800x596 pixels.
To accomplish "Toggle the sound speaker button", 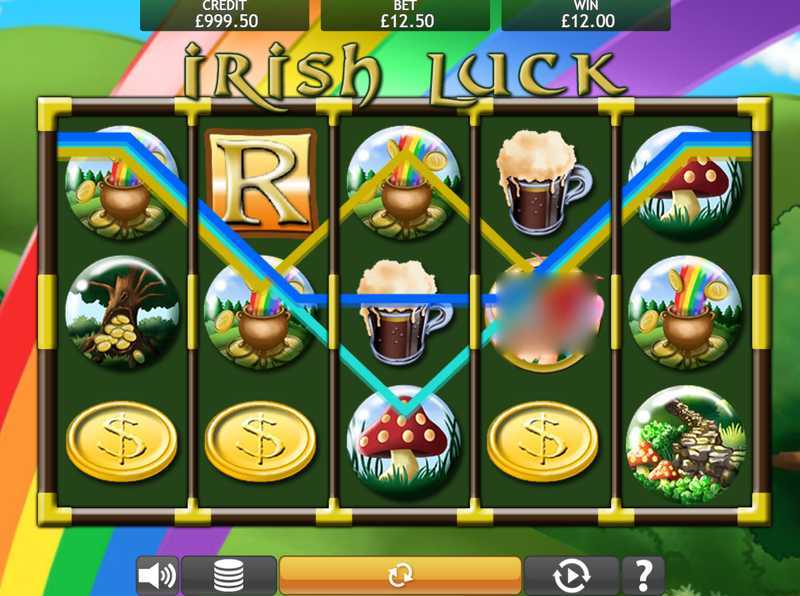I will click(x=157, y=576).
